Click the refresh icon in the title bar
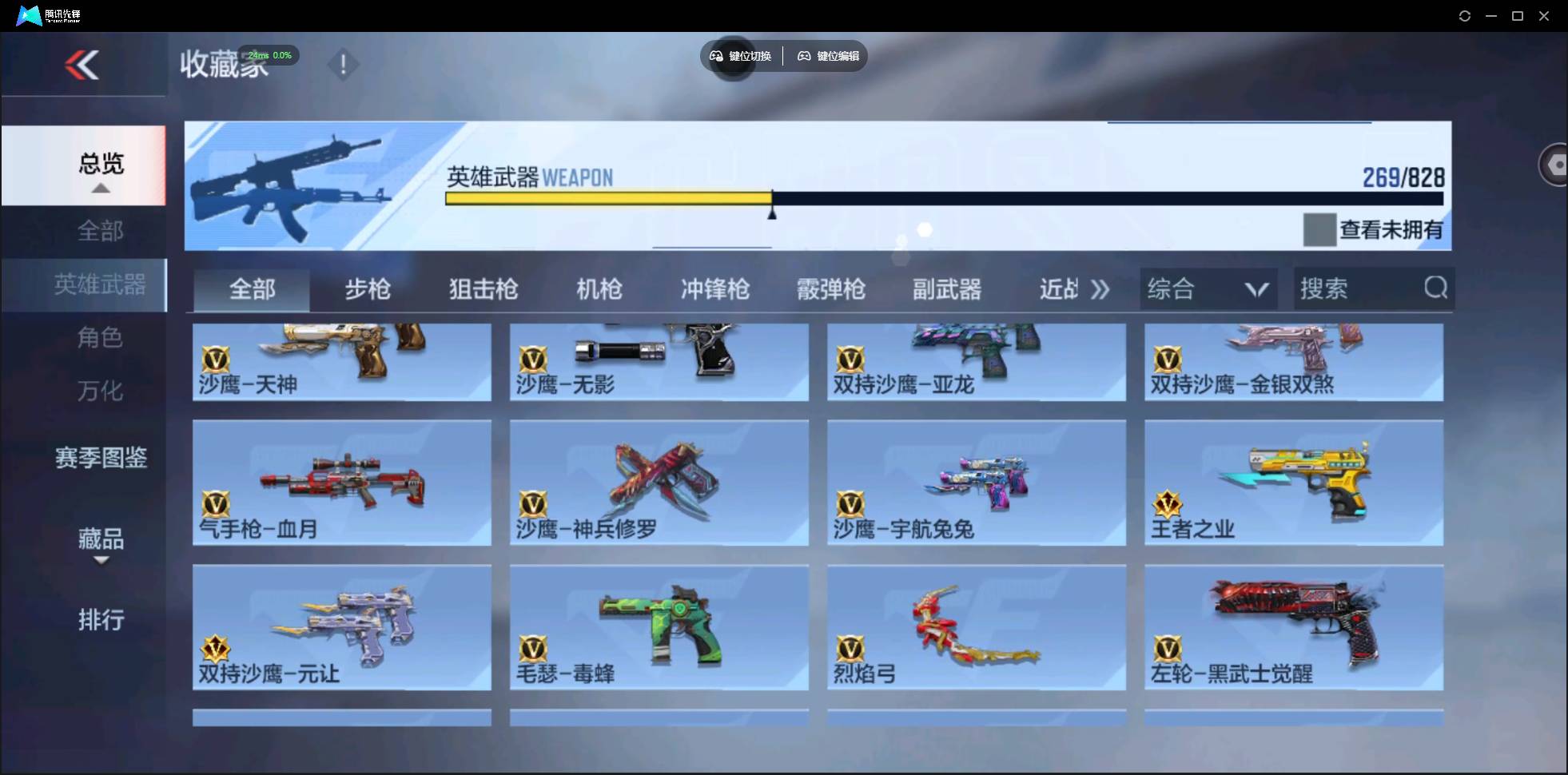Screen dimensions: 1568x775 coord(1465,15)
